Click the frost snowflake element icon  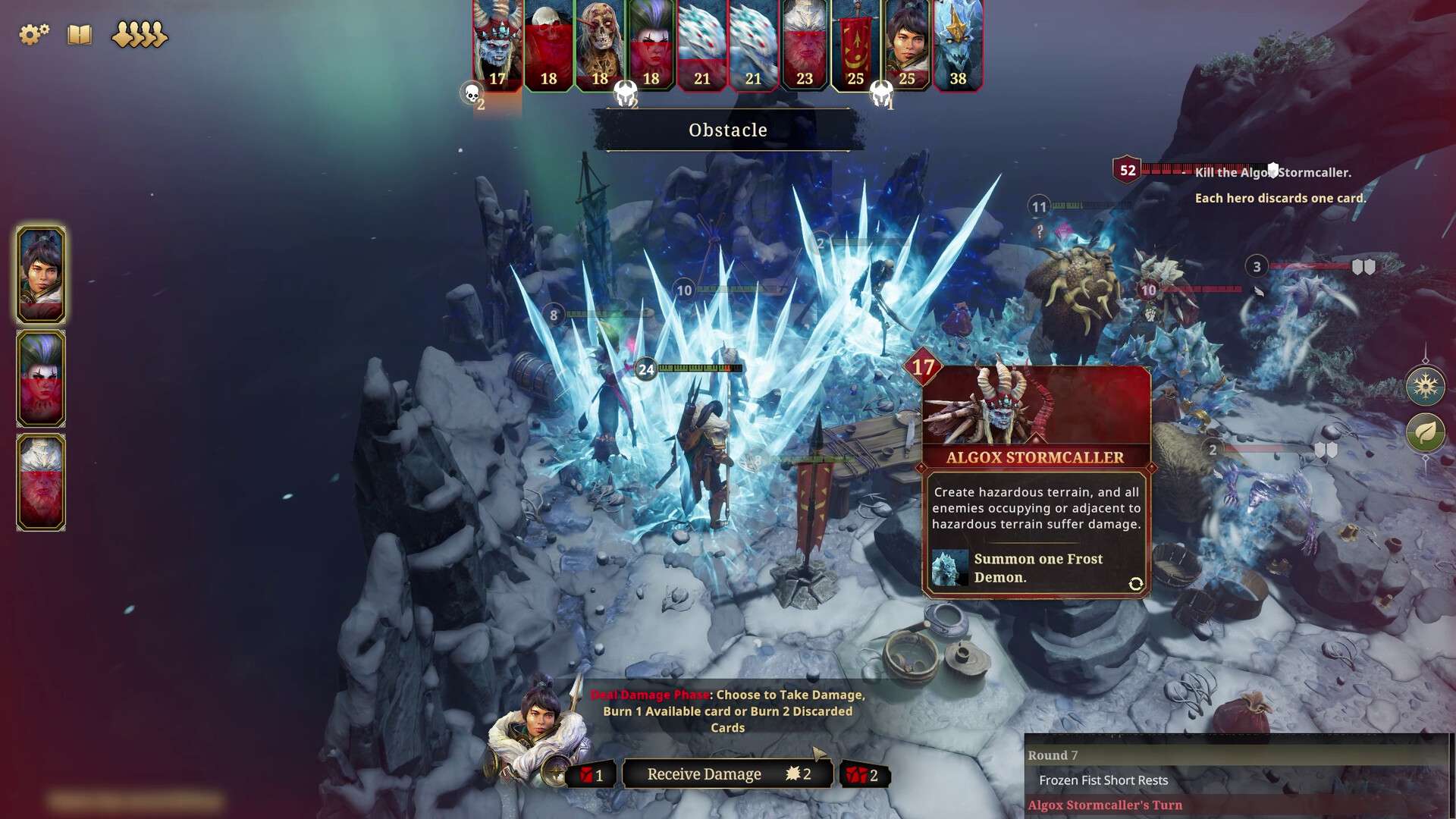click(x=1425, y=386)
